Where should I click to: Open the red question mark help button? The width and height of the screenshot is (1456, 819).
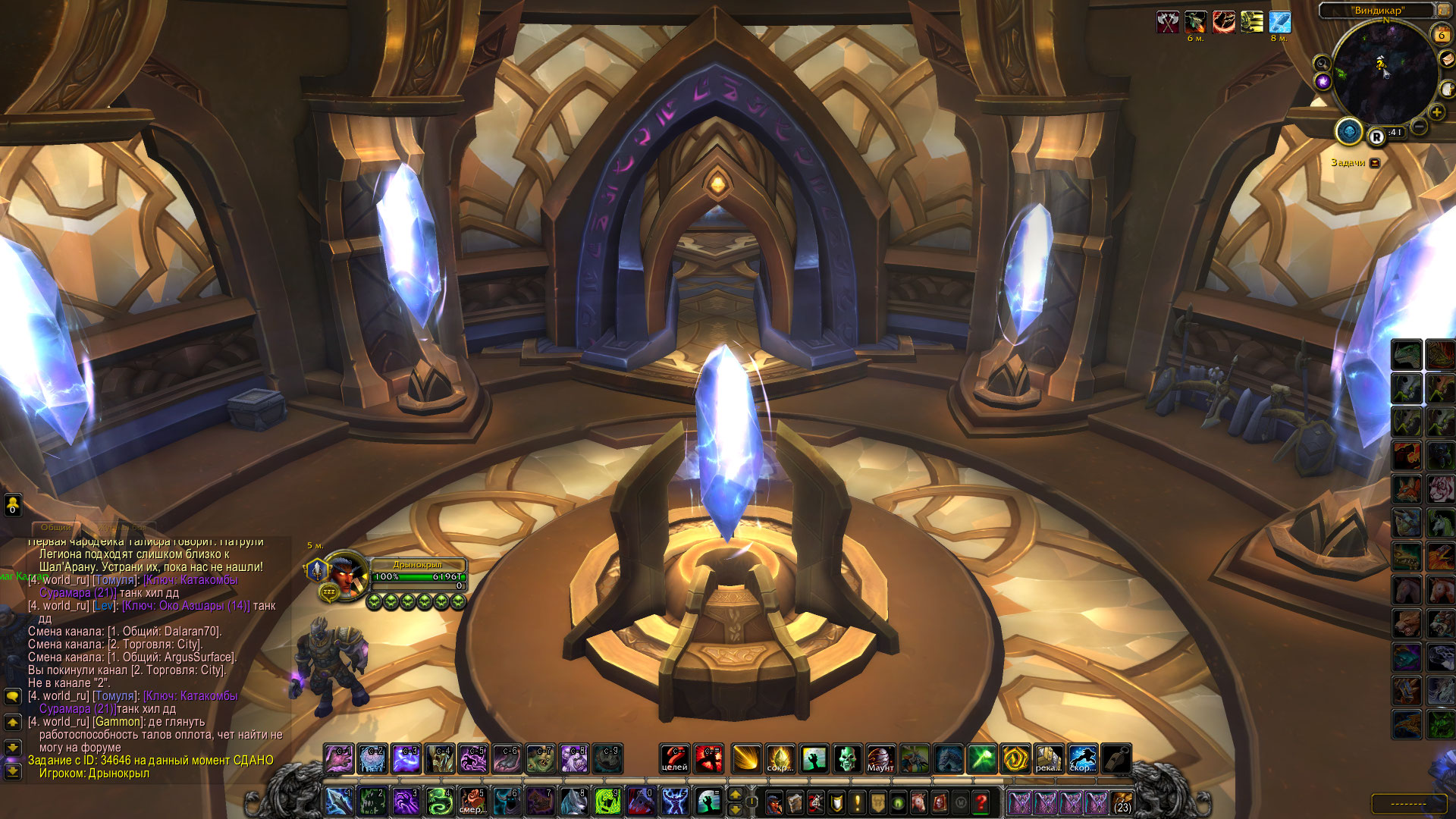coord(981,802)
